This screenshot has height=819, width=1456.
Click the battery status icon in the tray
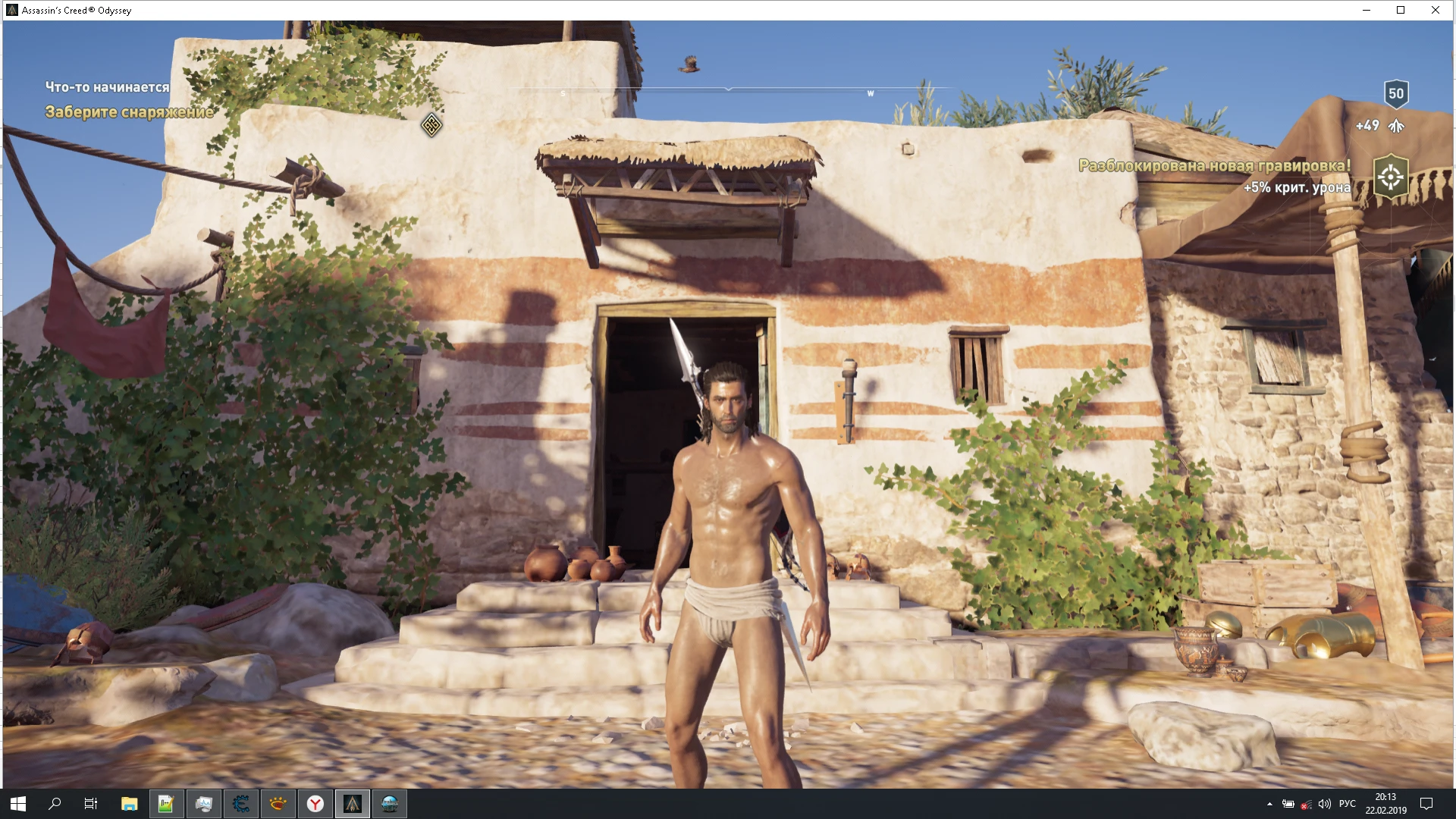point(1288,804)
